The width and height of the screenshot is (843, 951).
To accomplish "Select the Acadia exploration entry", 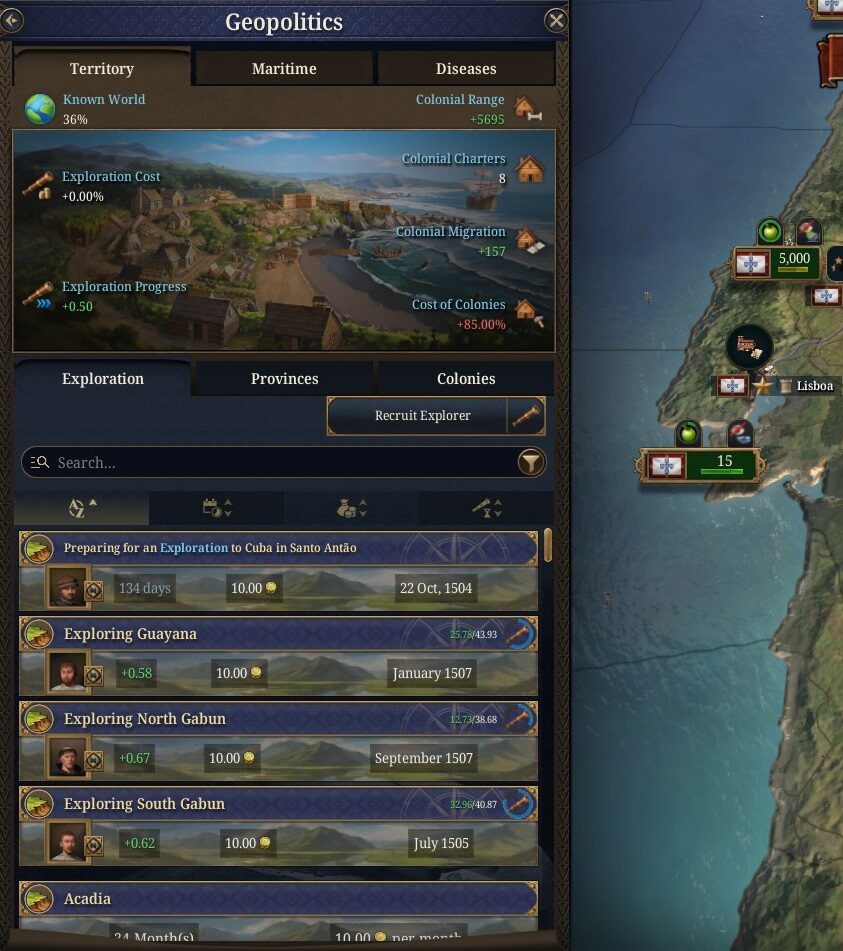I will (250, 899).
